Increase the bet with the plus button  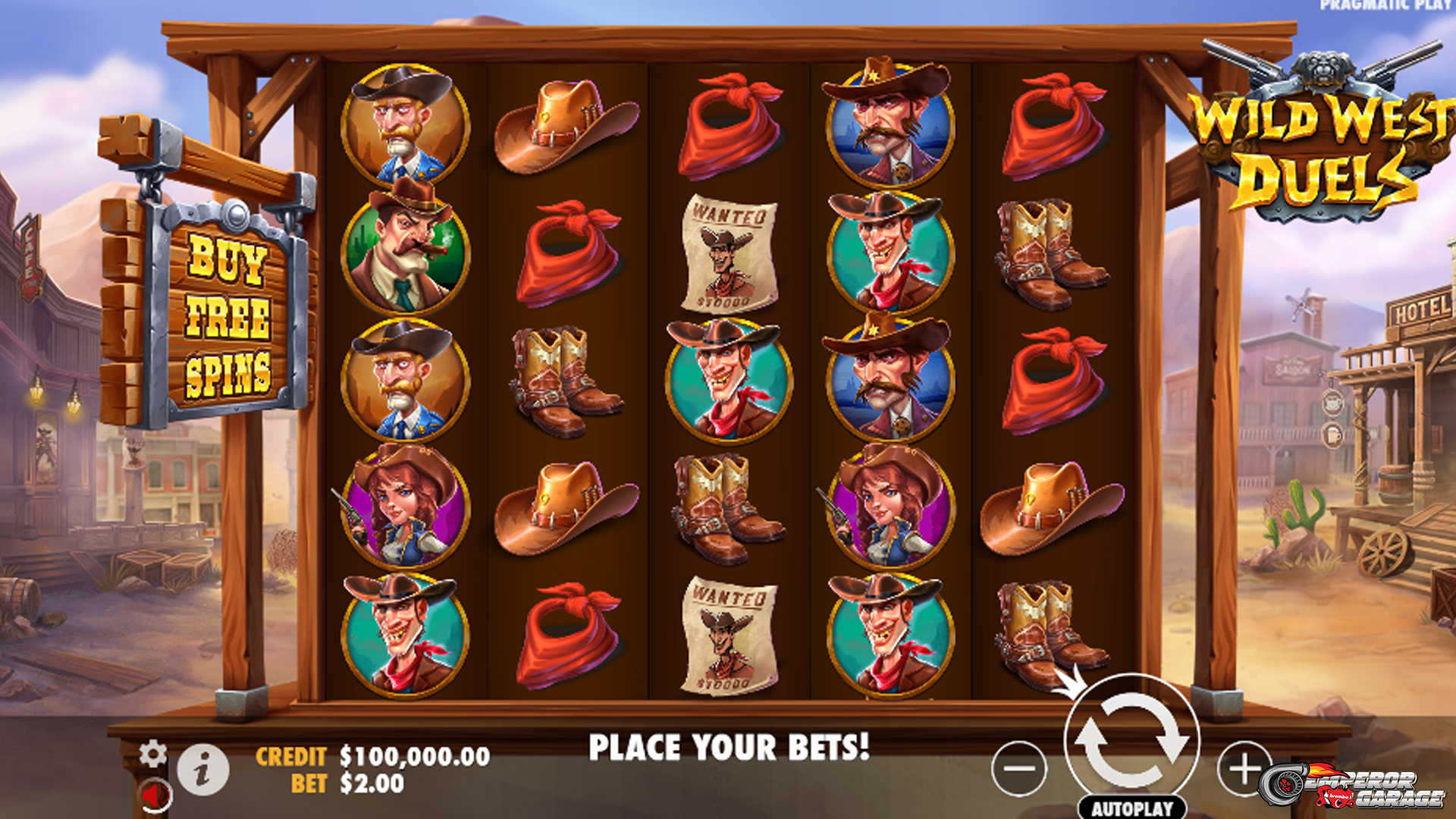[1243, 768]
